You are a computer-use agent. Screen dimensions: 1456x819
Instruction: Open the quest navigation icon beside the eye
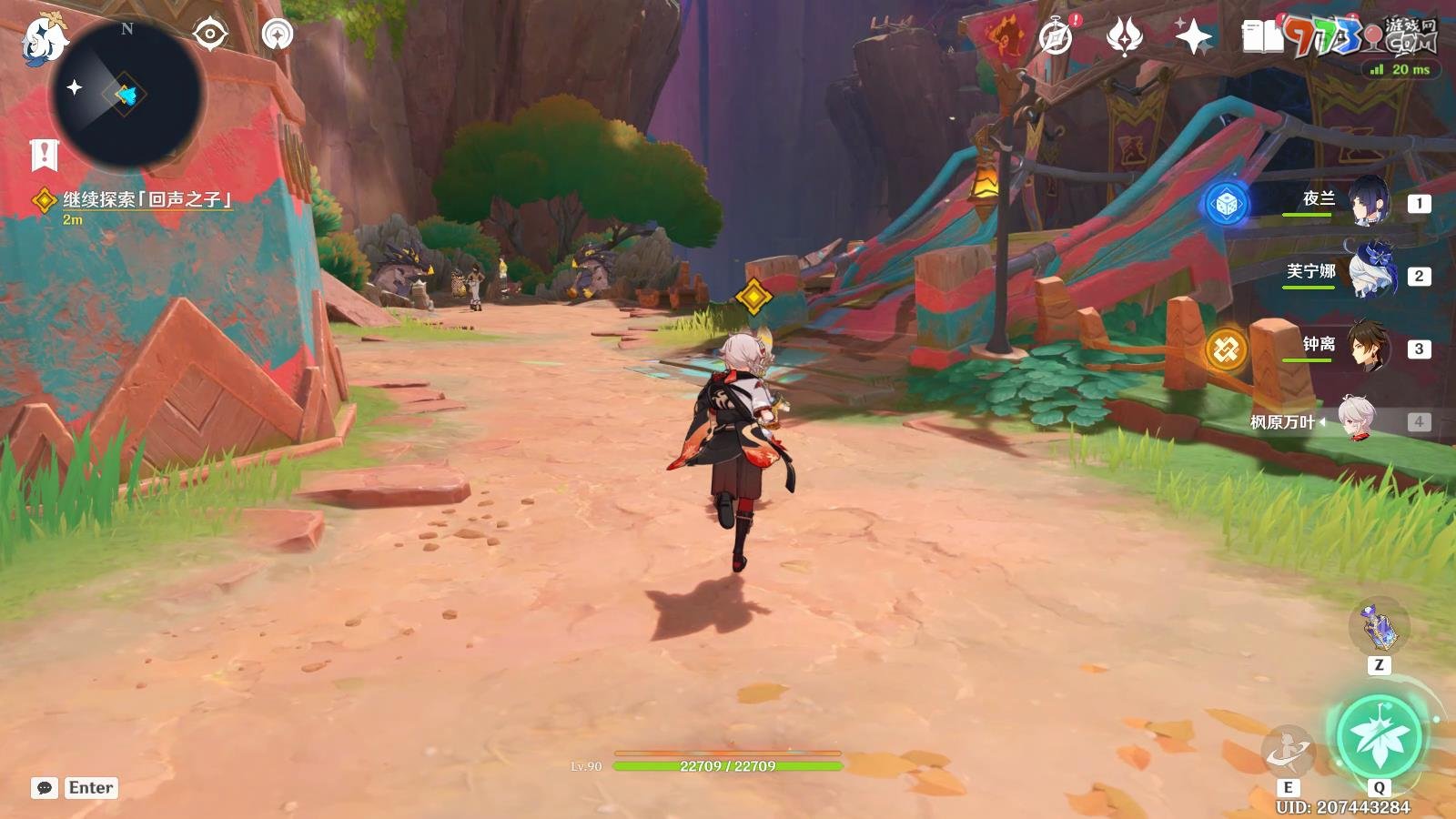[278, 35]
